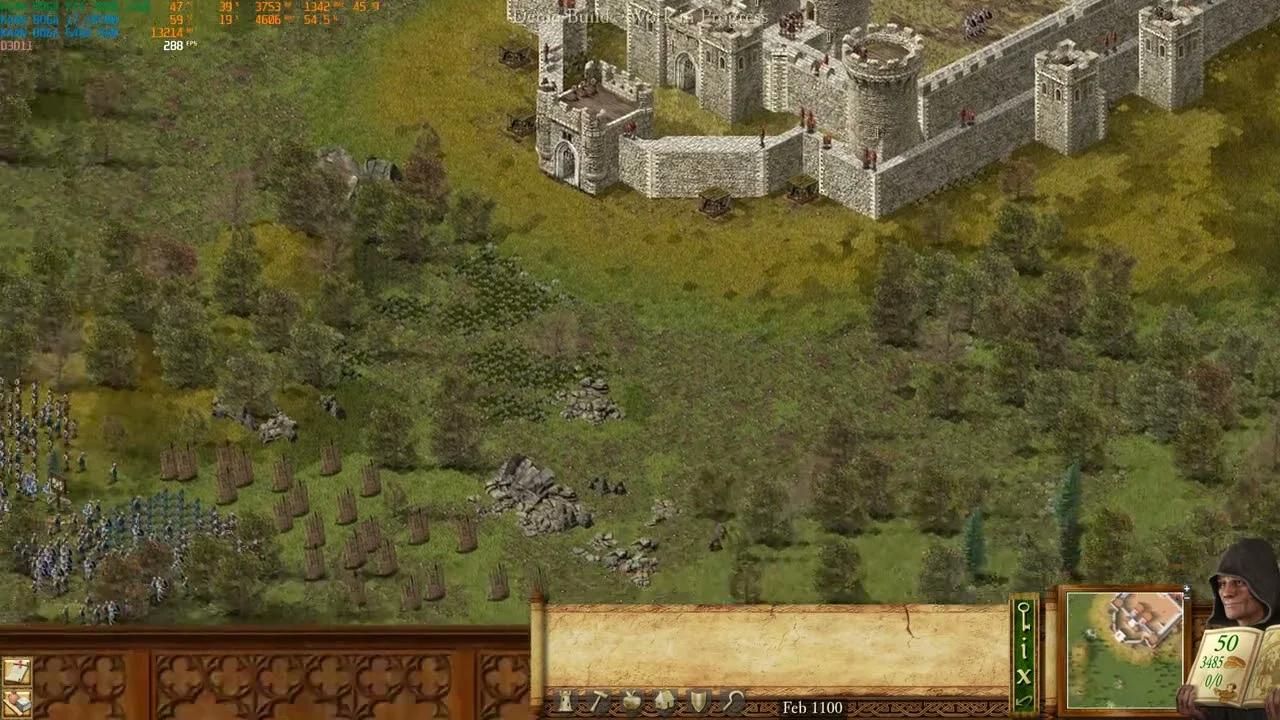Viewport: 1280px width, 720px height.
Task: Toggle minimap zoom in control
Action: [1186, 588]
